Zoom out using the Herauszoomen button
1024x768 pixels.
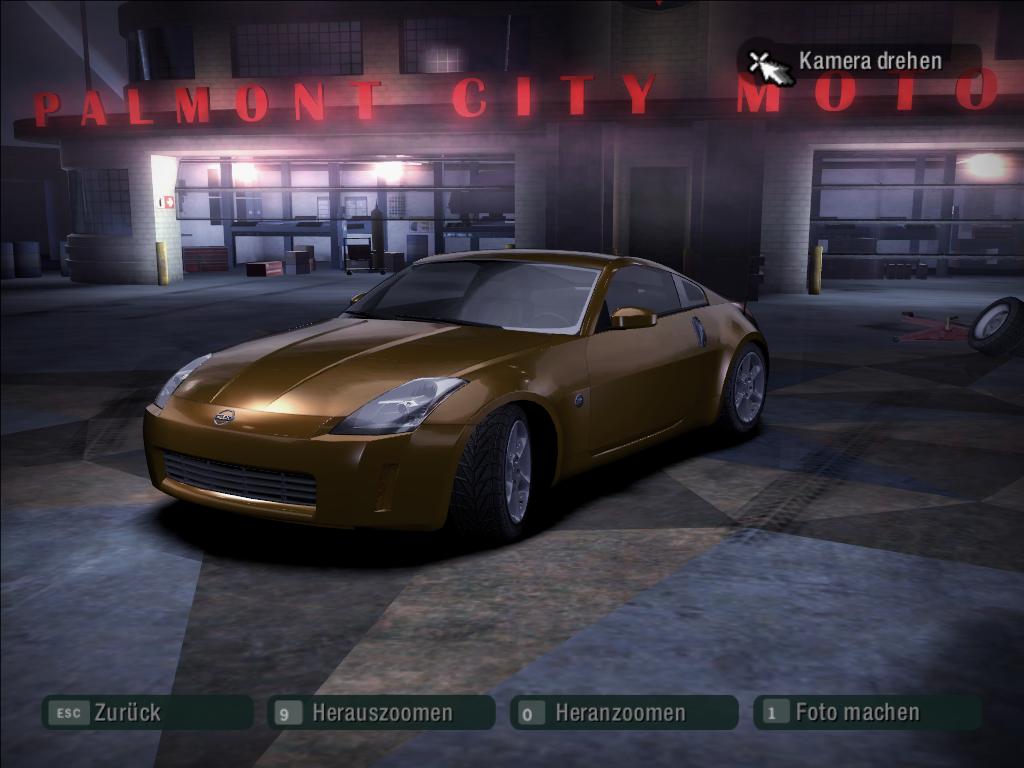381,713
